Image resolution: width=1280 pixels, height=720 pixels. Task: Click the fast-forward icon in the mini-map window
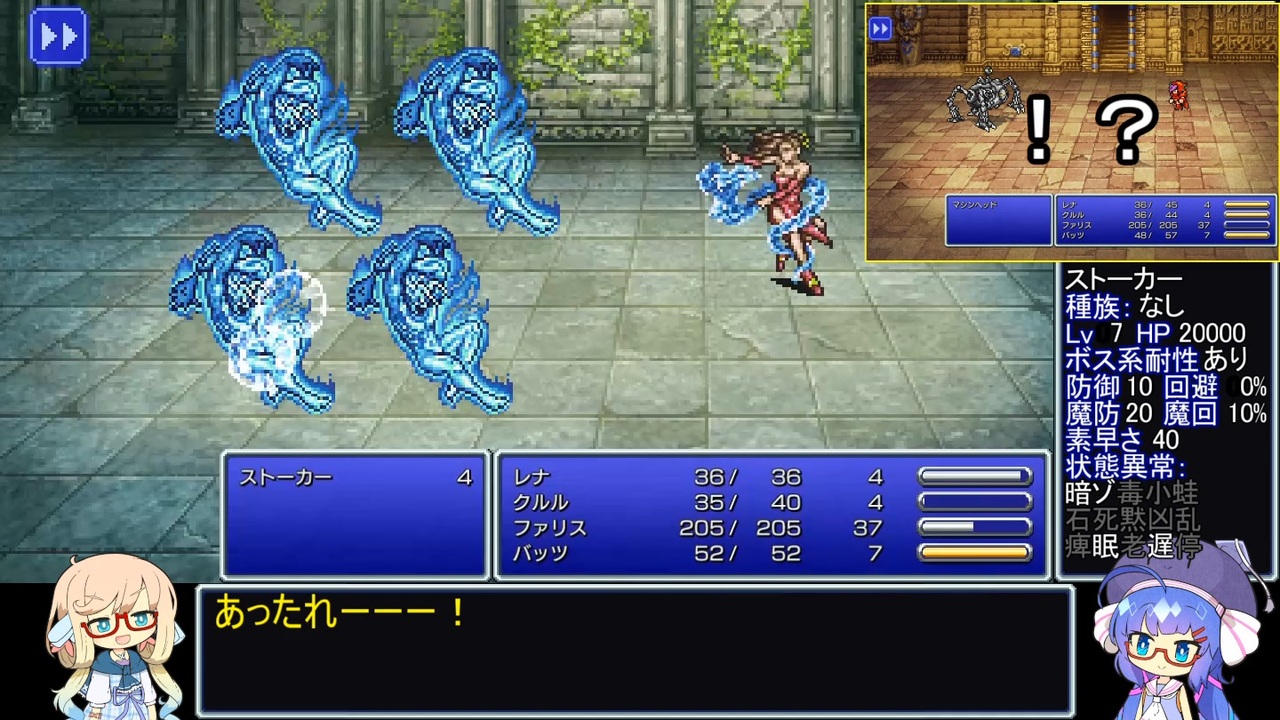coord(881,28)
